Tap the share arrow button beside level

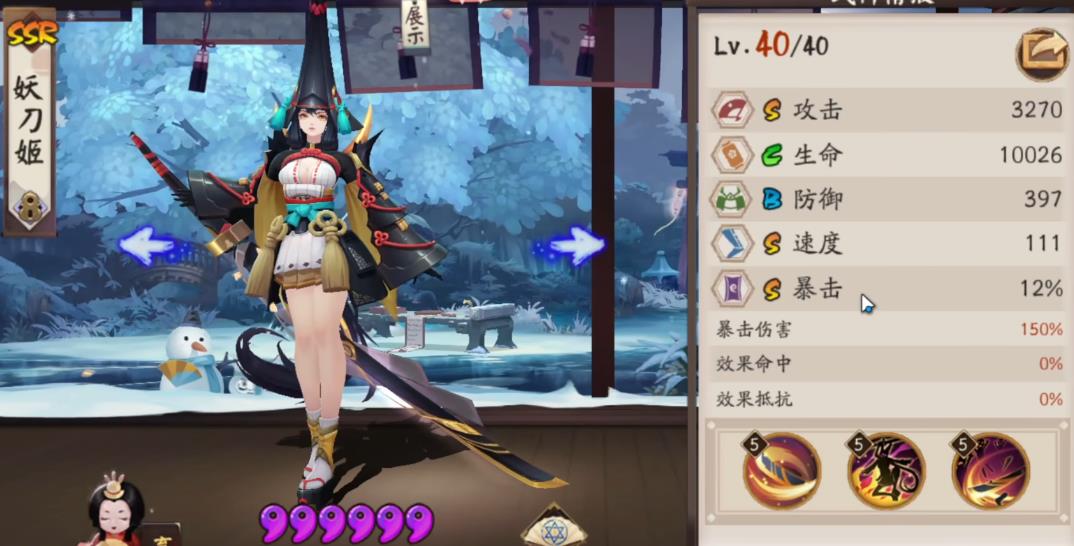point(1041,54)
